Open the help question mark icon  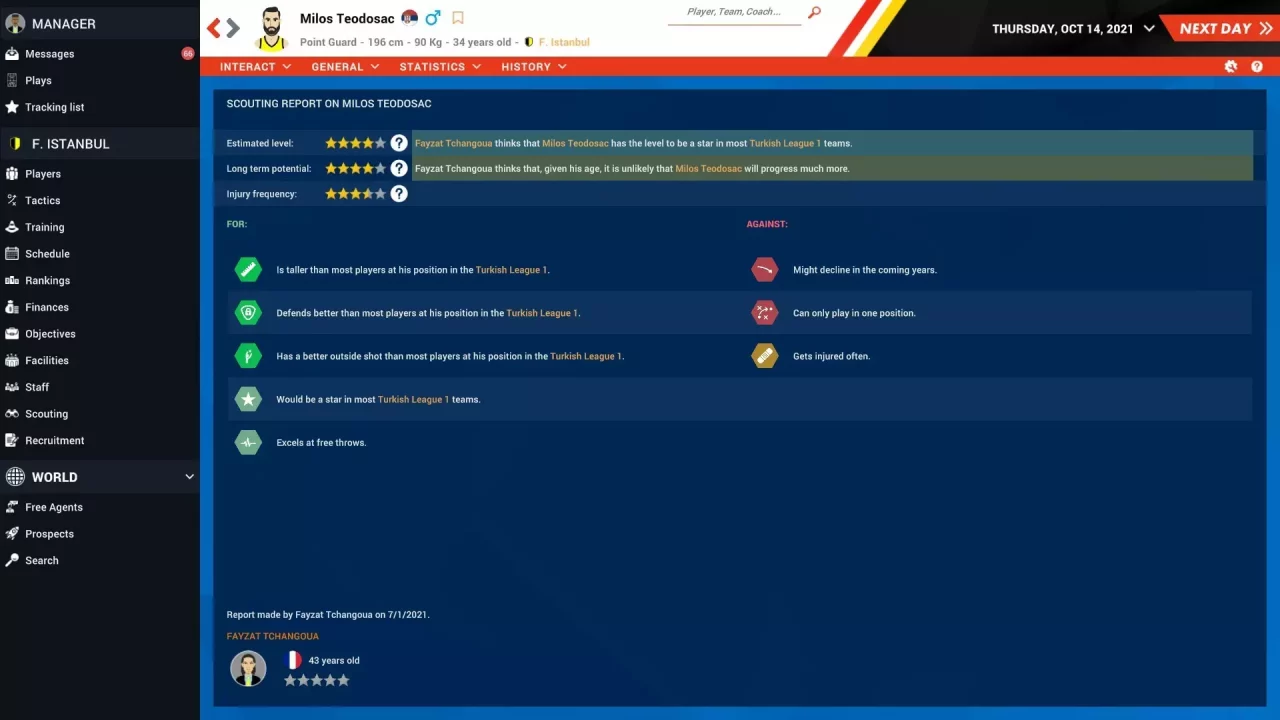[x=1257, y=66]
